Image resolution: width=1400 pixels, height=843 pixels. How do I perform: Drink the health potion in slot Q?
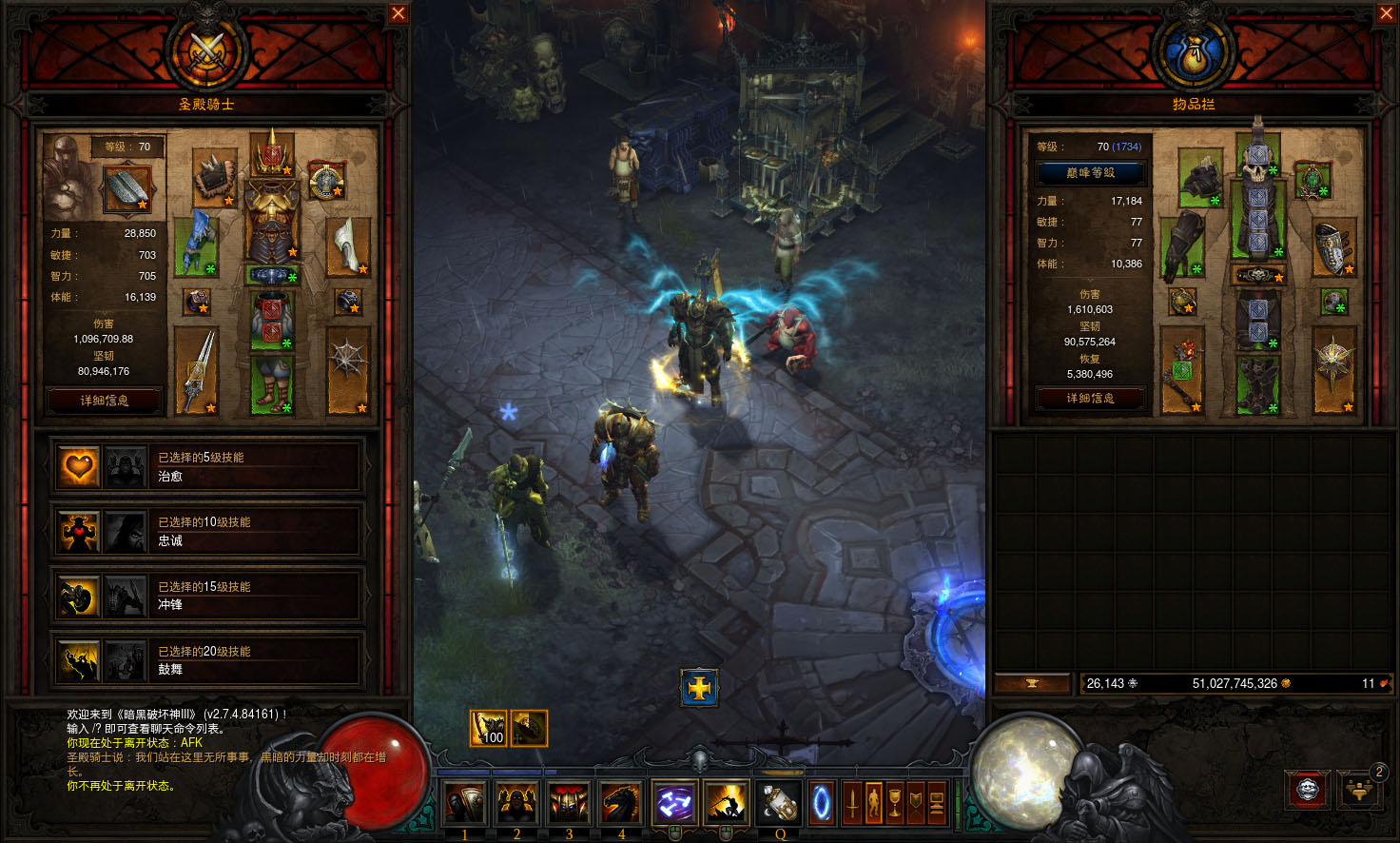[776, 802]
